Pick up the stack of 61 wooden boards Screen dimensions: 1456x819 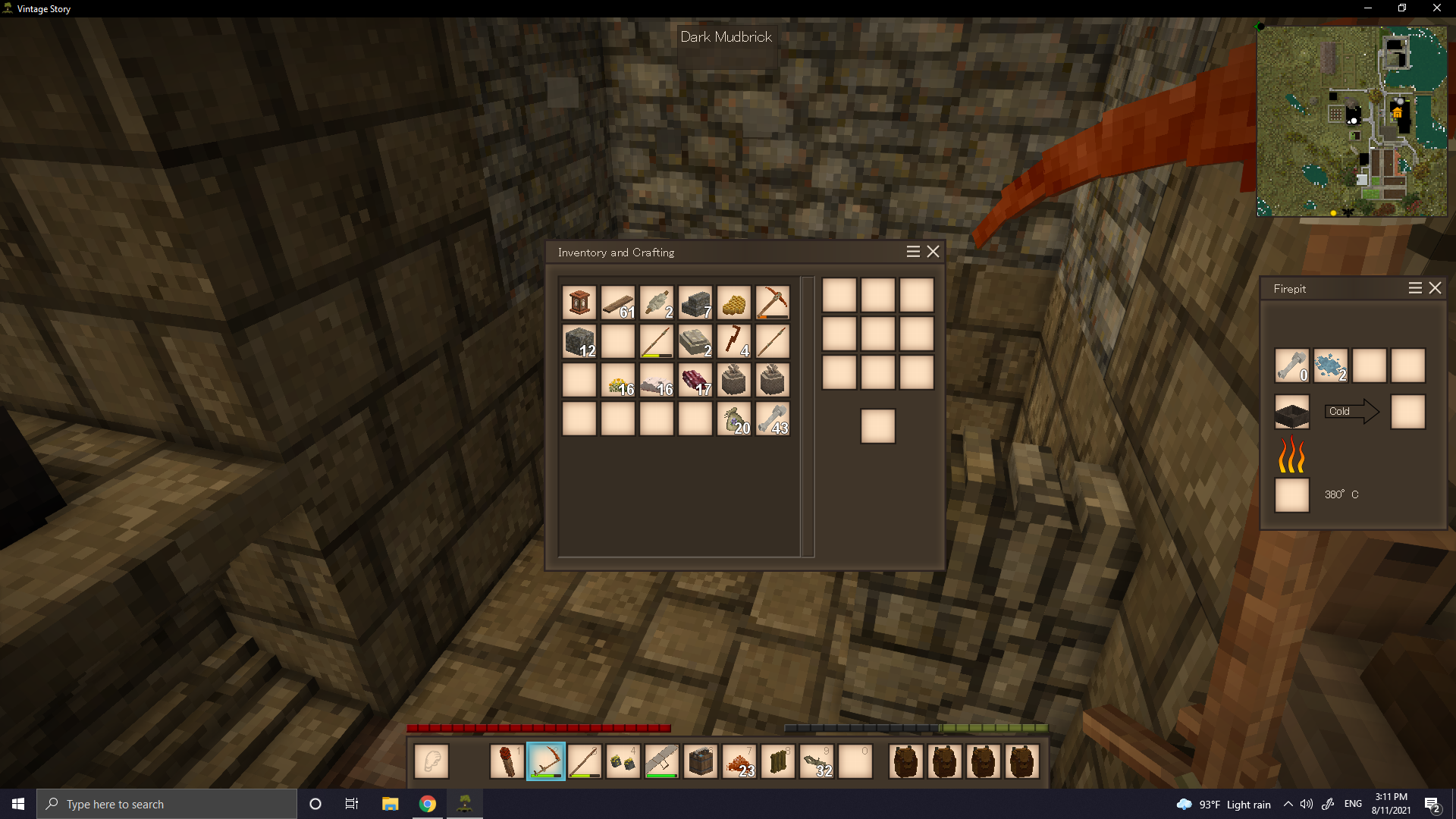(x=618, y=303)
